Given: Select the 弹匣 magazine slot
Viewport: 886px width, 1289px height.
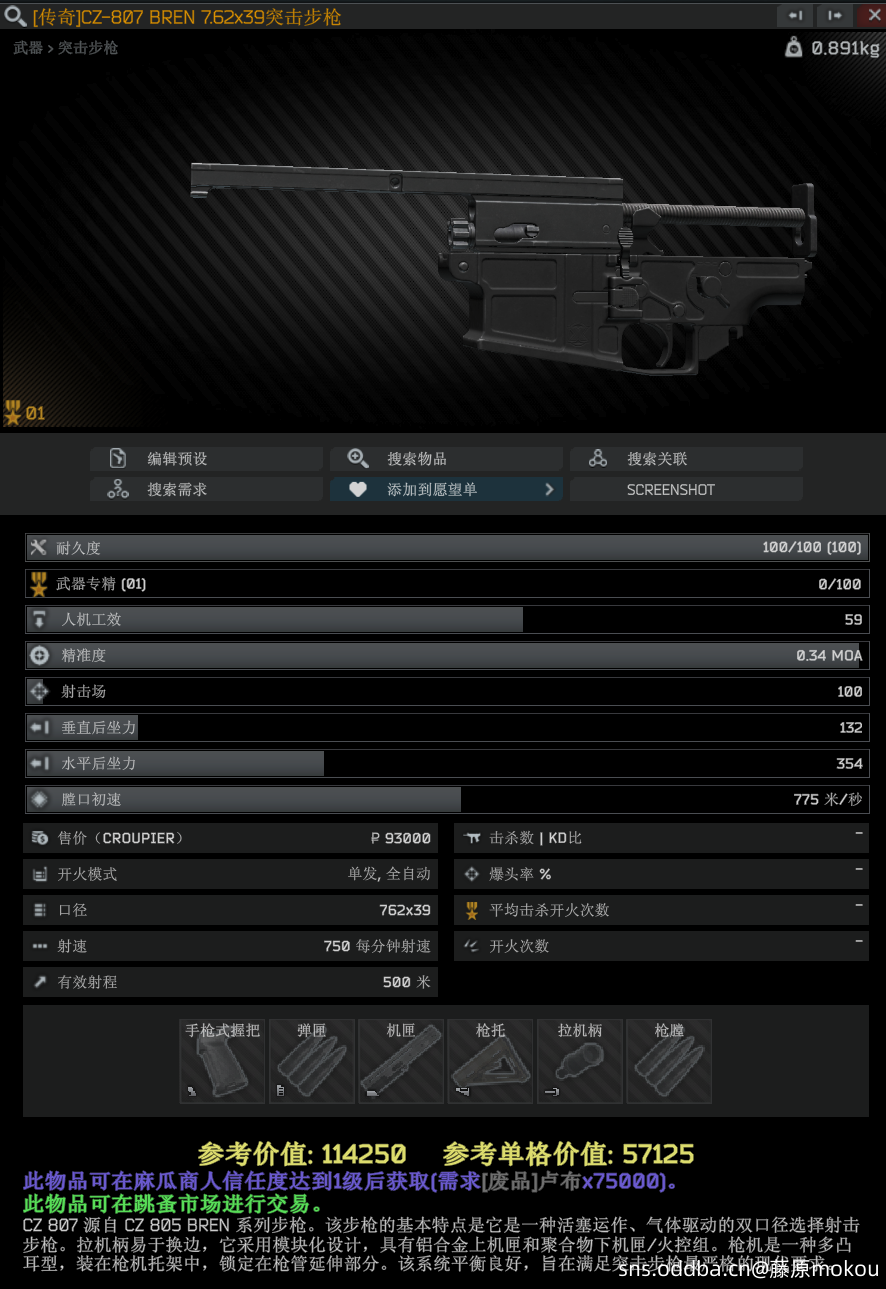Looking at the screenshot, I should pyautogui.click(x=312, y=1061).
